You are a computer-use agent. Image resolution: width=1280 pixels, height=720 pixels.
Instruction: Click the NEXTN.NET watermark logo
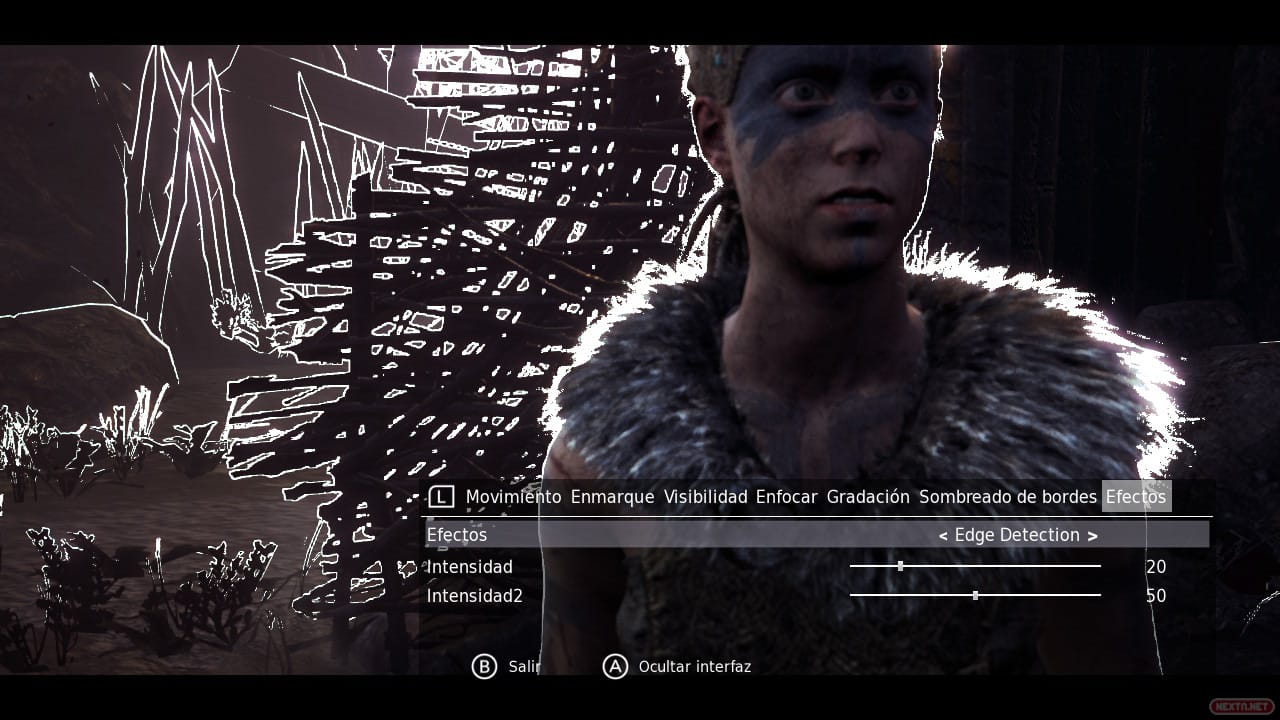[x=1242, y=706]
